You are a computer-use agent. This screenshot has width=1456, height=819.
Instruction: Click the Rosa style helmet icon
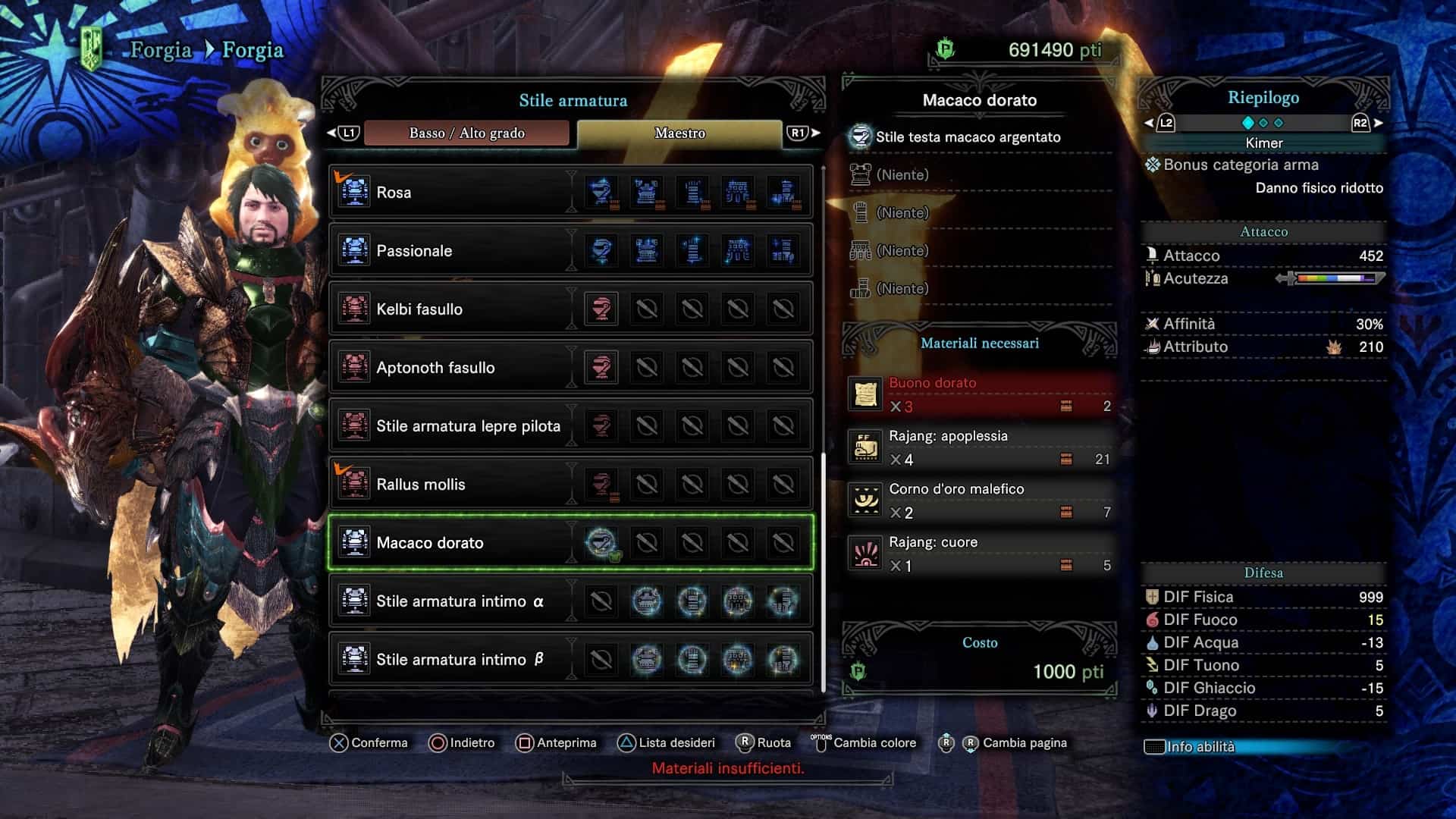601,193
